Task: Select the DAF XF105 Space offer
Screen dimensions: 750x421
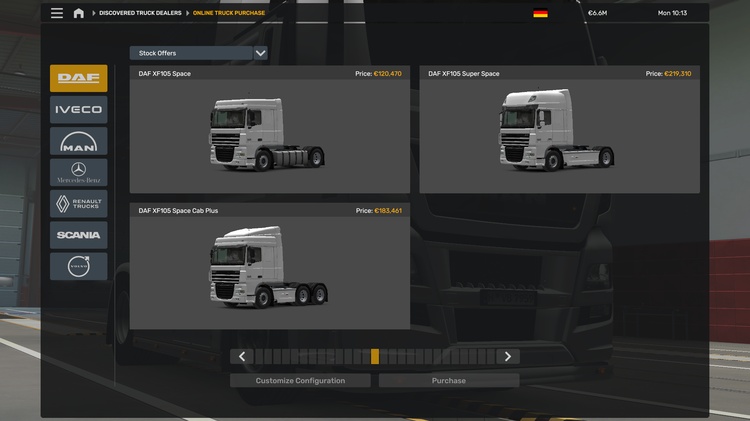Action: 269,131
